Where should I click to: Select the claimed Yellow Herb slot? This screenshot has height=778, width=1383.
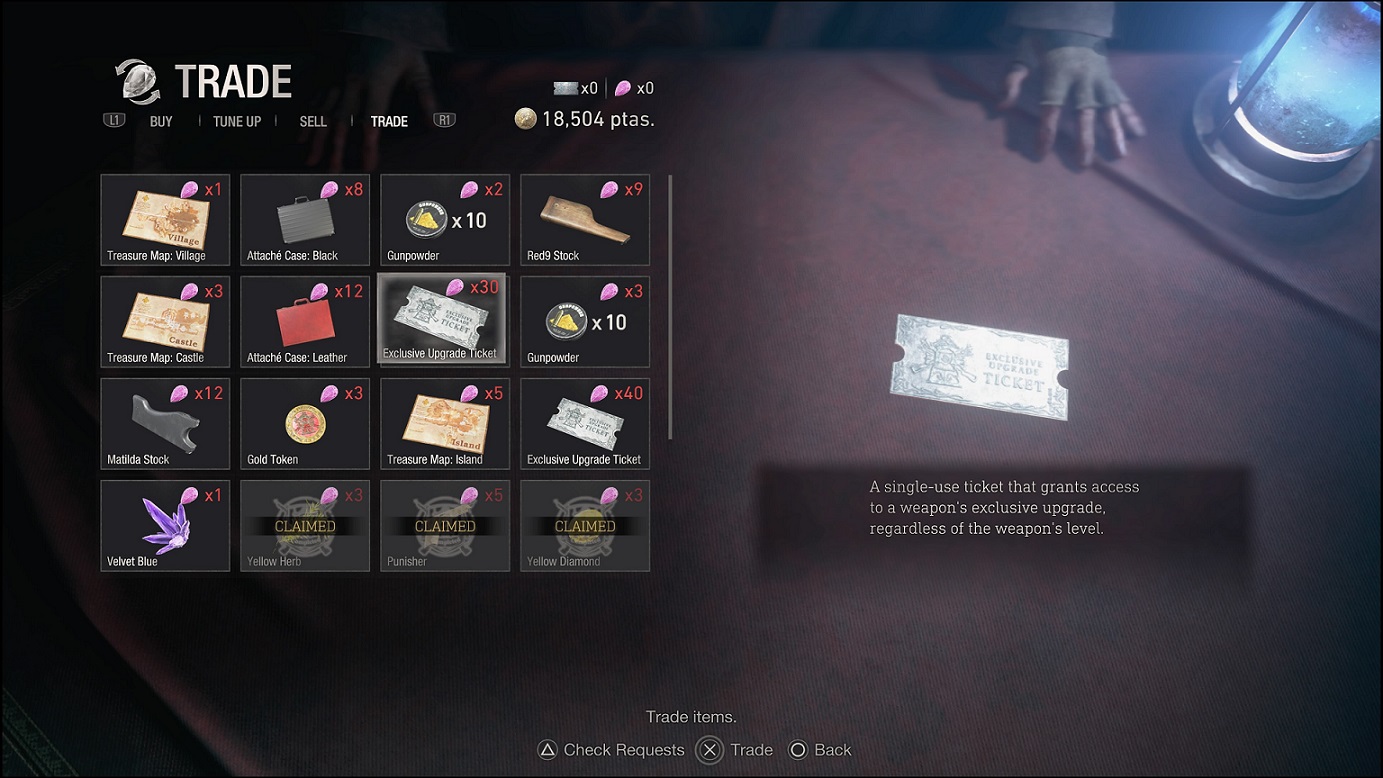coord(304,525)
